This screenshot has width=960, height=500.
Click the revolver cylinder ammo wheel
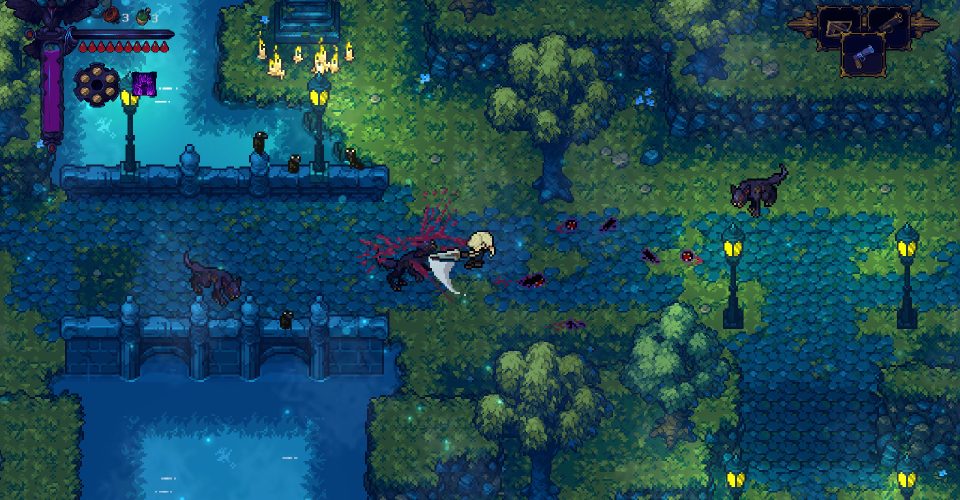[x=96, y=84]
